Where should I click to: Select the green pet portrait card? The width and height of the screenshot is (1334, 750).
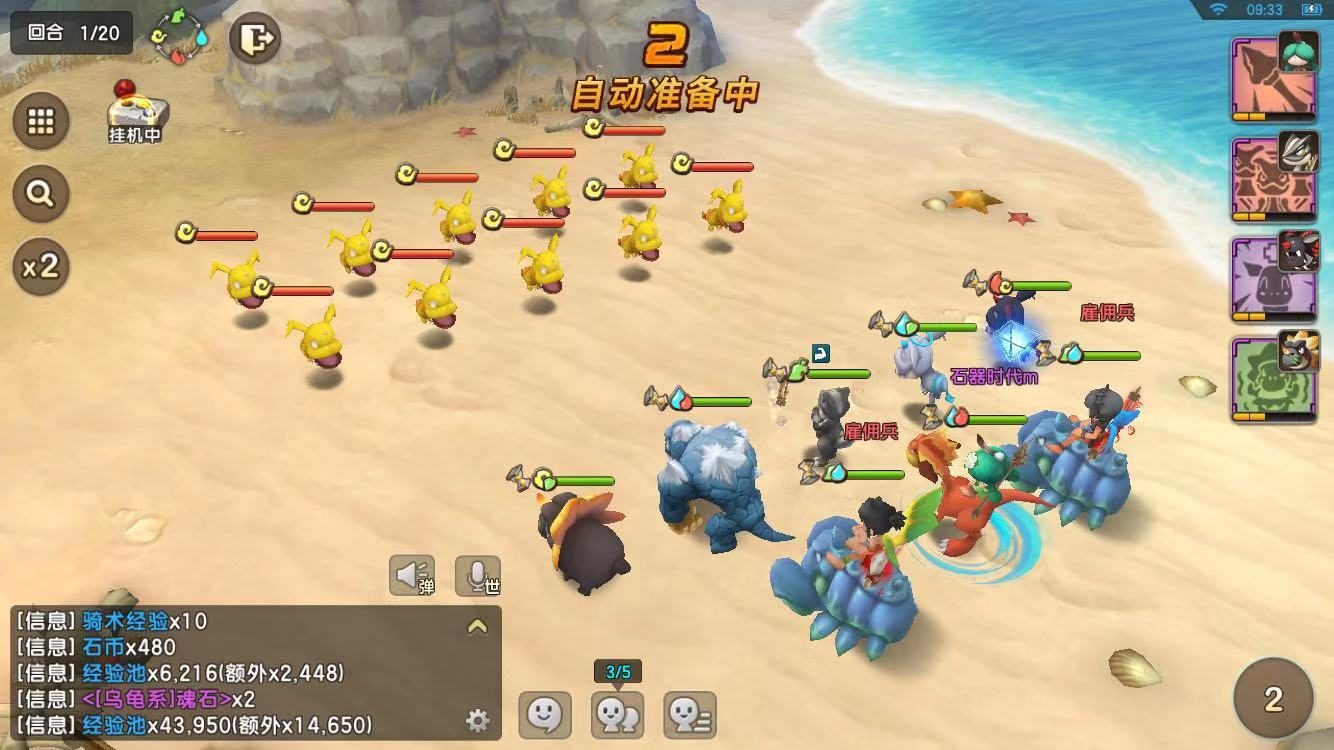[x=1273, y=379]
